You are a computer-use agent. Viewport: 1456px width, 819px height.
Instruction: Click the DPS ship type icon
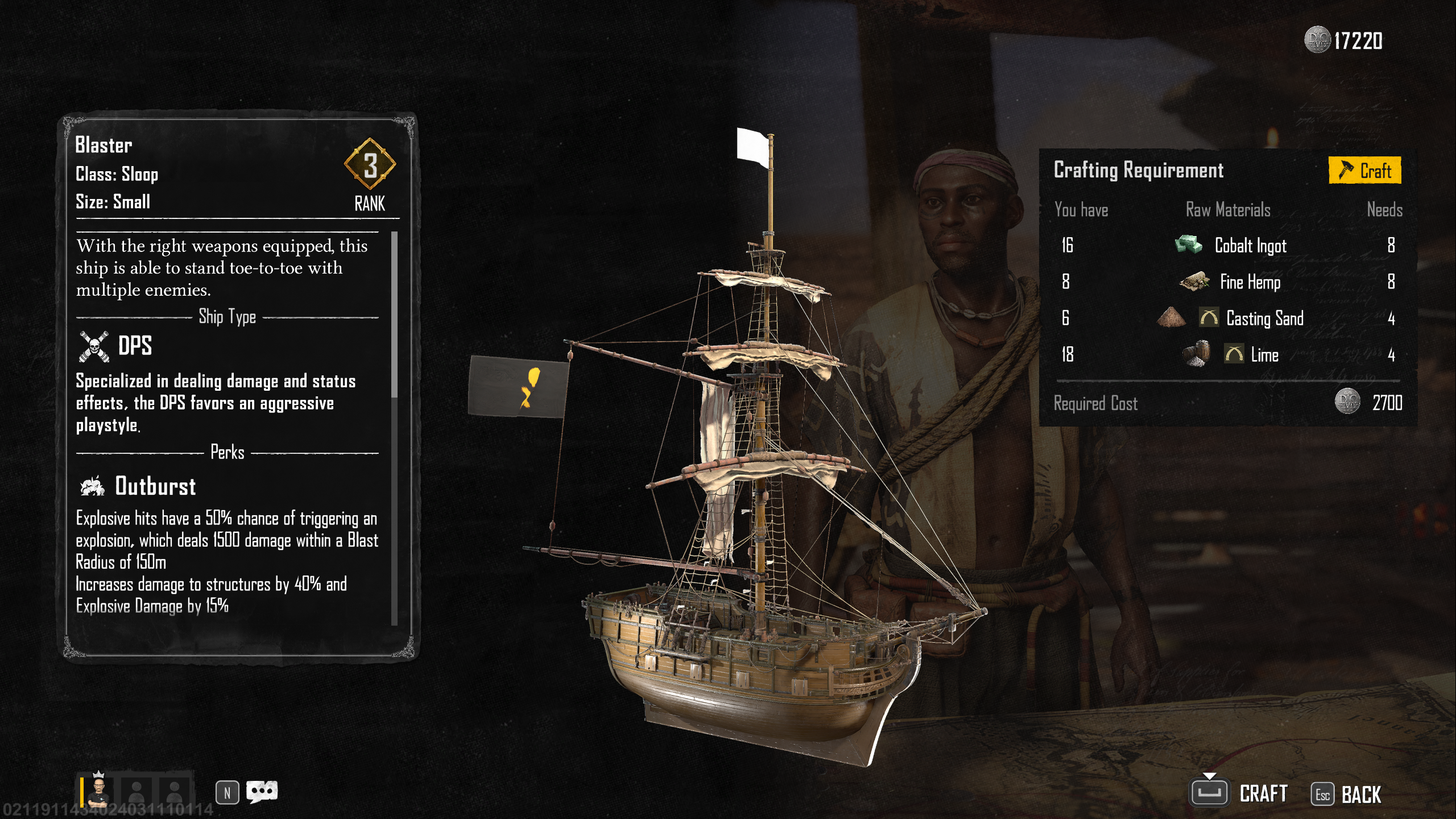(x=94, y=346)
